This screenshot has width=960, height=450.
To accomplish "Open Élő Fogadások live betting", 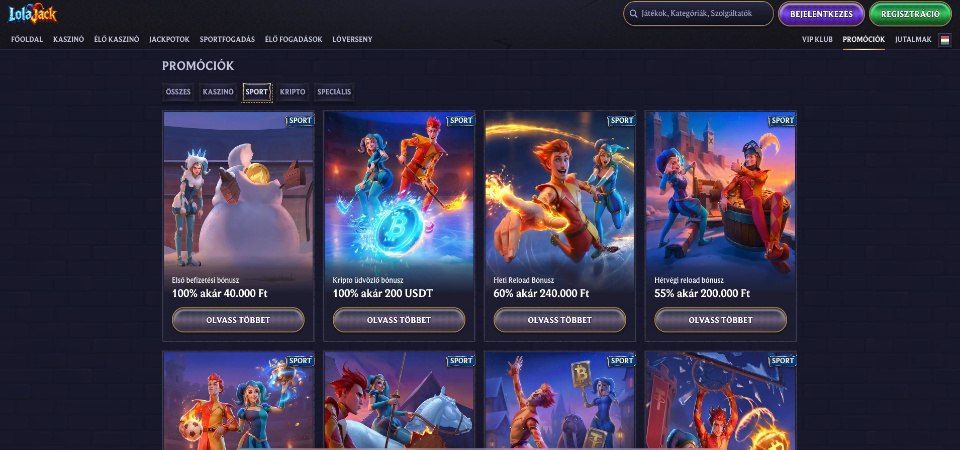I will coord(293,39).
